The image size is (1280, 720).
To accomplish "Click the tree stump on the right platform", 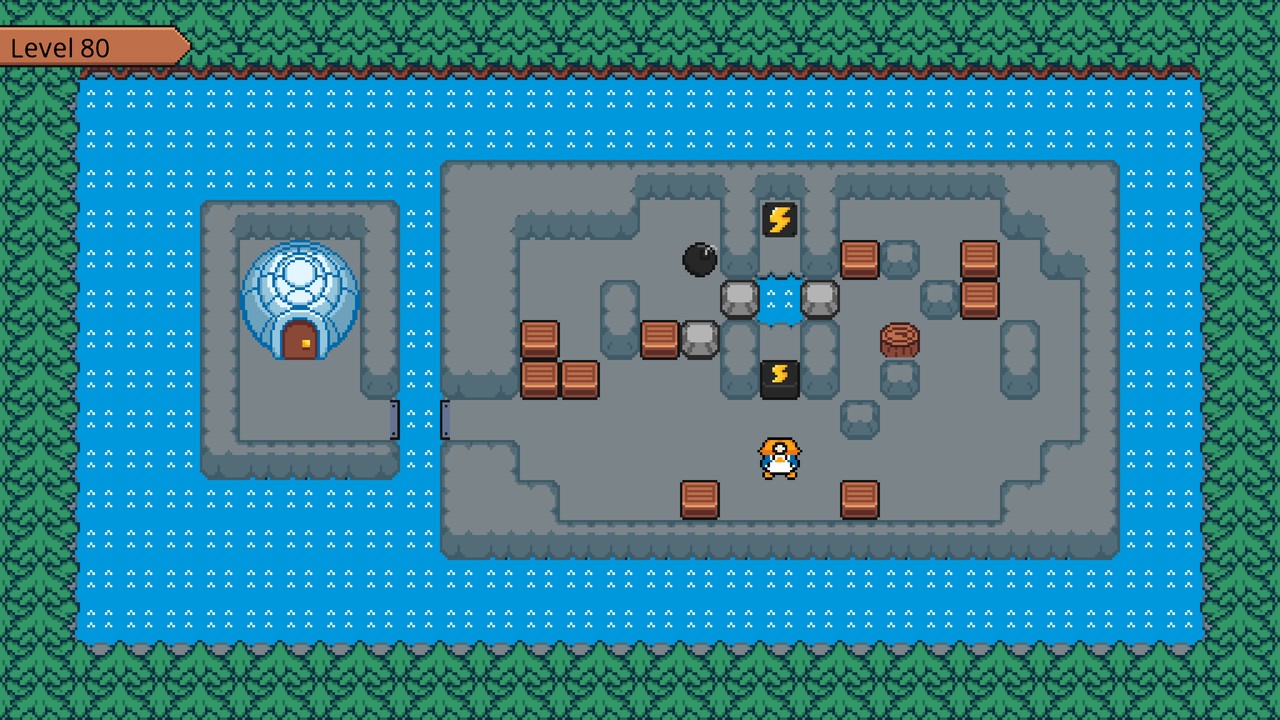I will (900, 338).
